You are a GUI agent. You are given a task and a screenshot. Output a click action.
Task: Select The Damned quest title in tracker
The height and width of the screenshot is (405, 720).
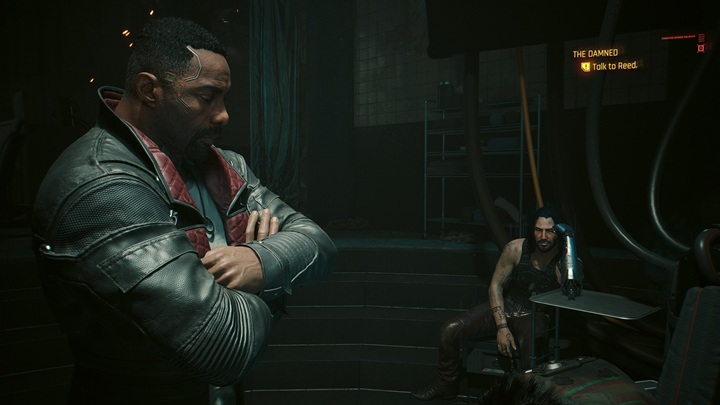pos(596,53)
